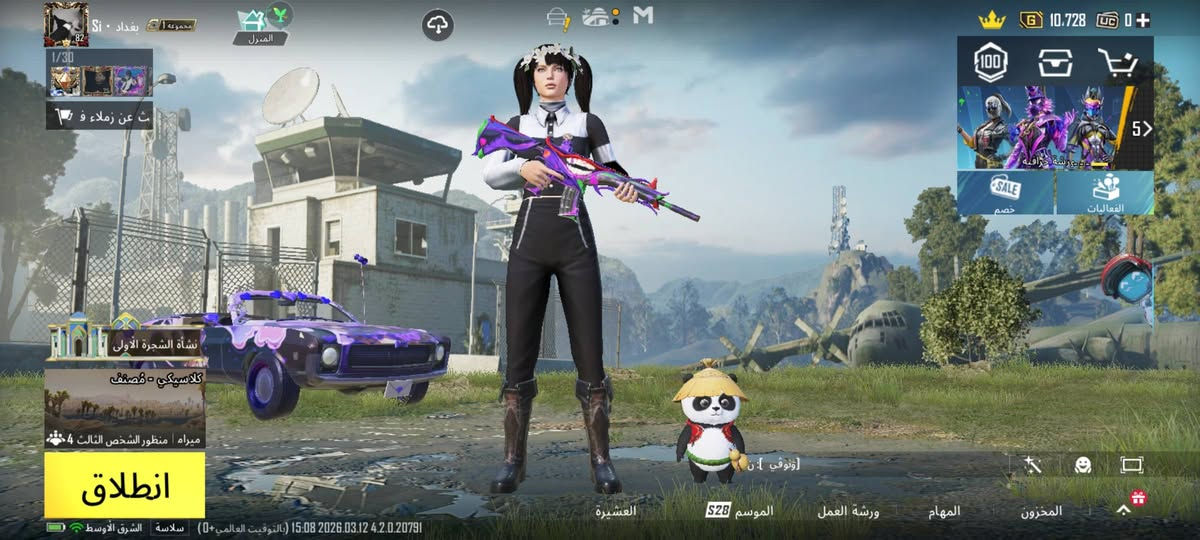Open the Events (الفعاليات) tile
Screen dimensions: 1200x540
click(1104, 192)
